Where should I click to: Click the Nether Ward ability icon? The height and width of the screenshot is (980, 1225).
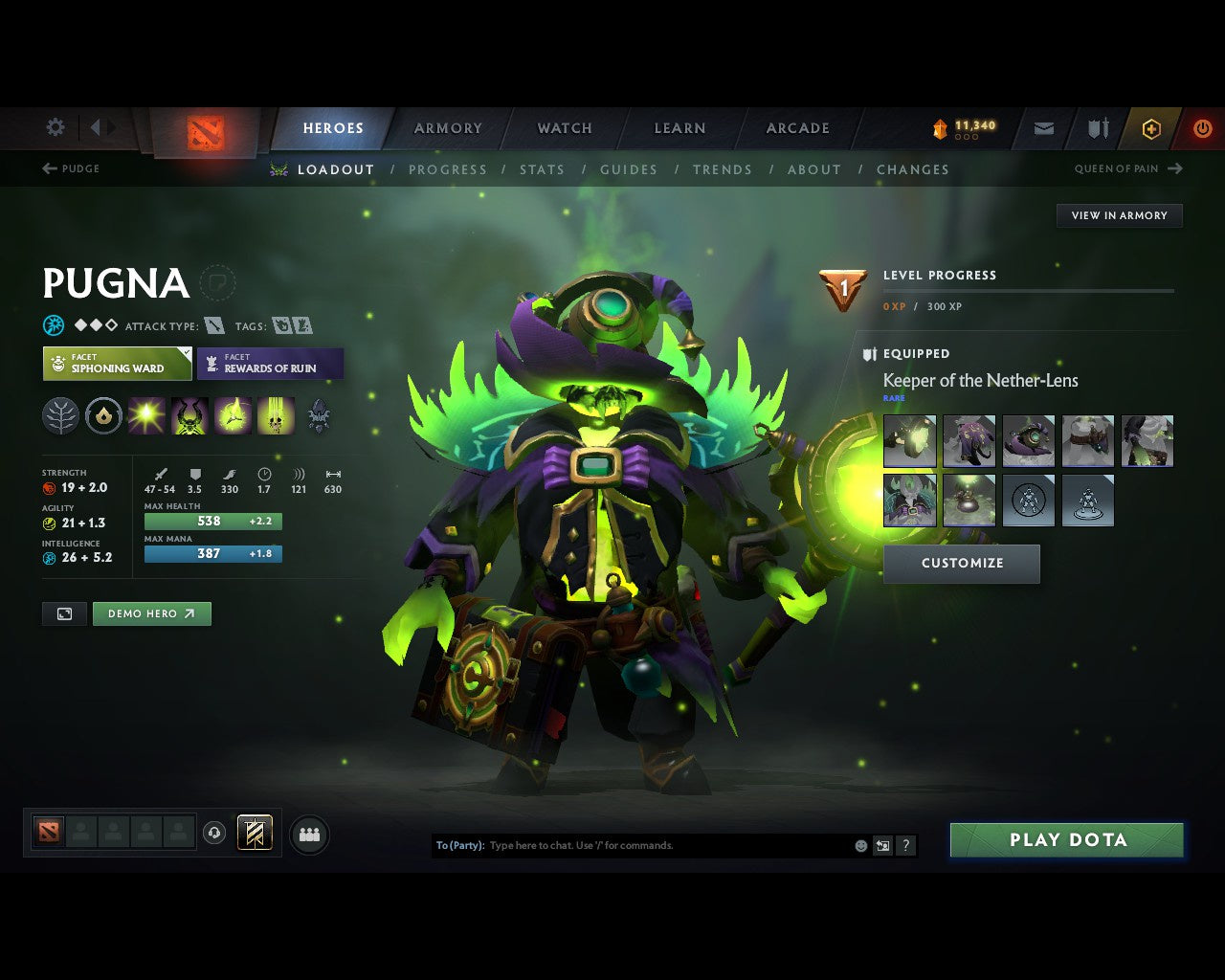tap(233, 415)
